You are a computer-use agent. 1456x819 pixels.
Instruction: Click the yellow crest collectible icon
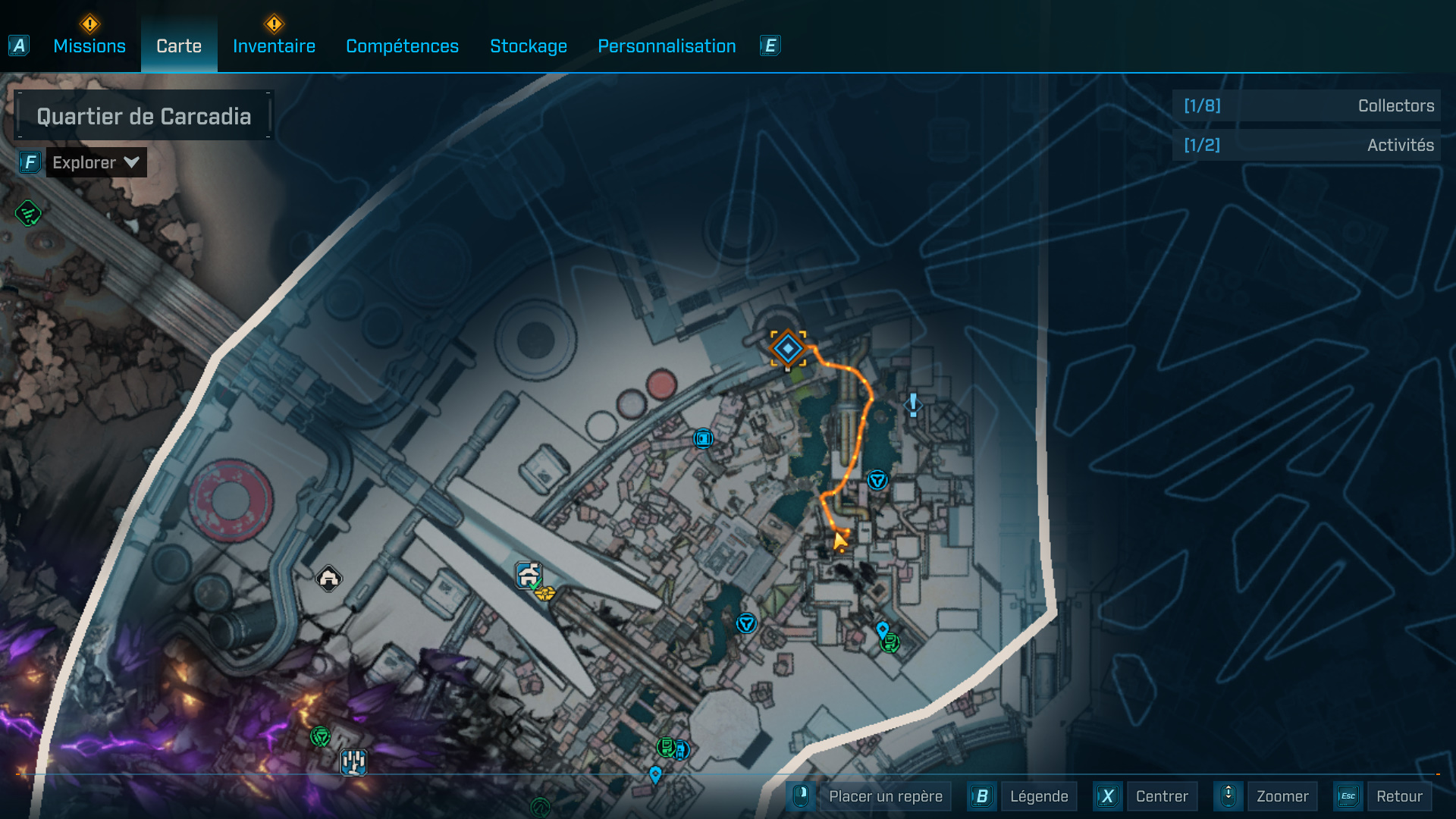tap(545, 595)
